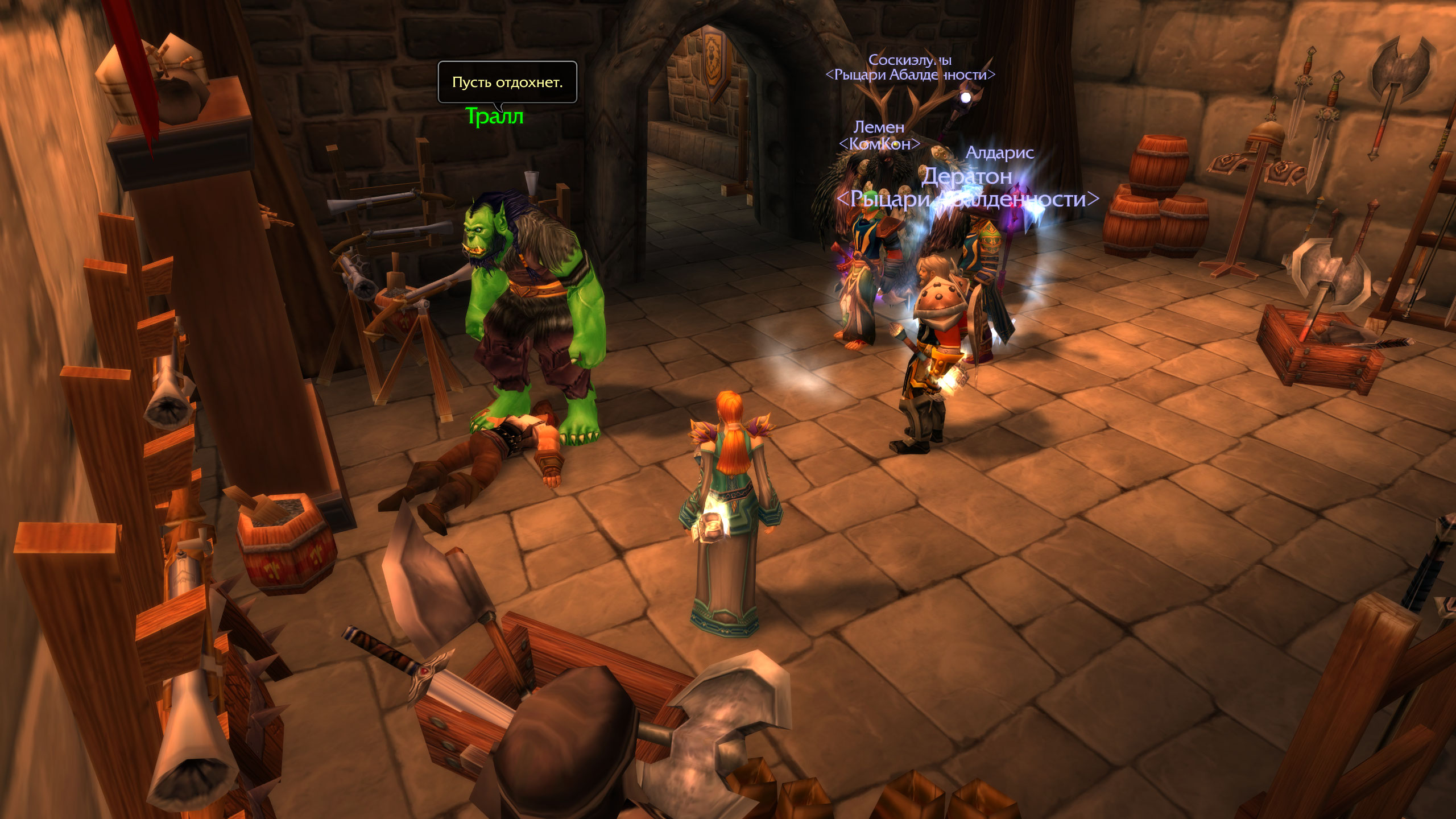This screenshot has height=819, width=1456.
Task: Target Дератон through the large name label
Action: [x=966, y=176]
